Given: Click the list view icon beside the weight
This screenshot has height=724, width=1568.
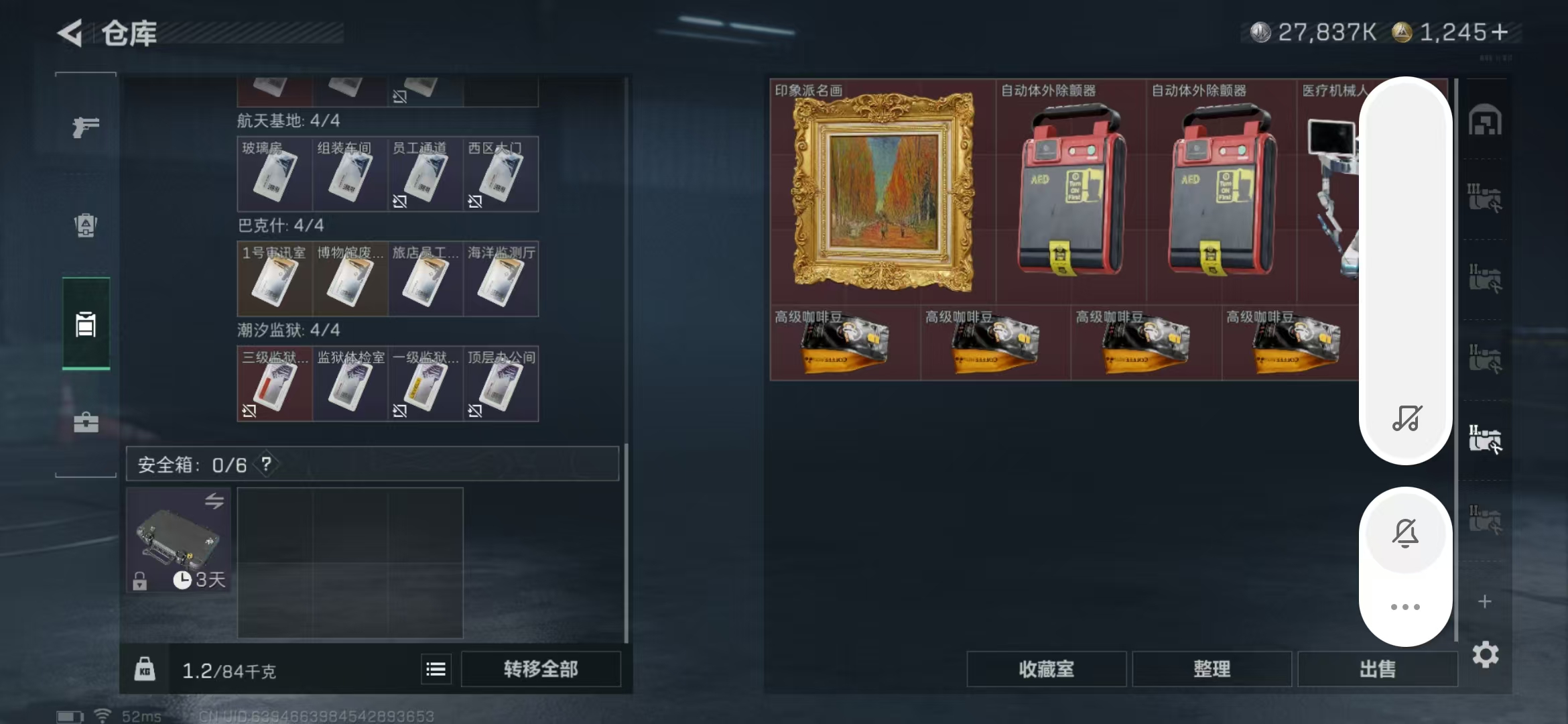Looking at the screenshot, I should (436, 668).
